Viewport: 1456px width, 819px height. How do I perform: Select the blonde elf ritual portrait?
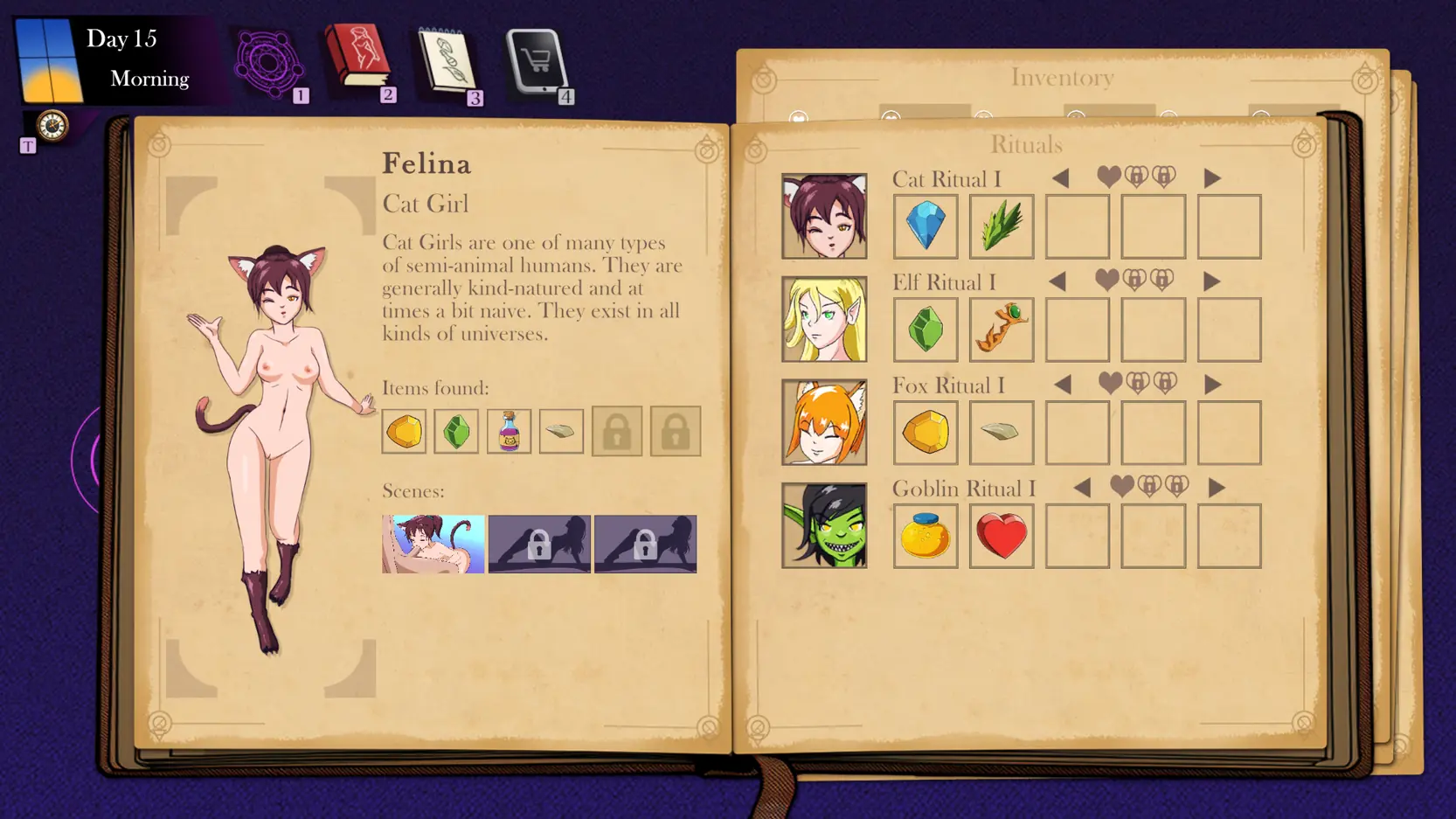coord(824,319)
